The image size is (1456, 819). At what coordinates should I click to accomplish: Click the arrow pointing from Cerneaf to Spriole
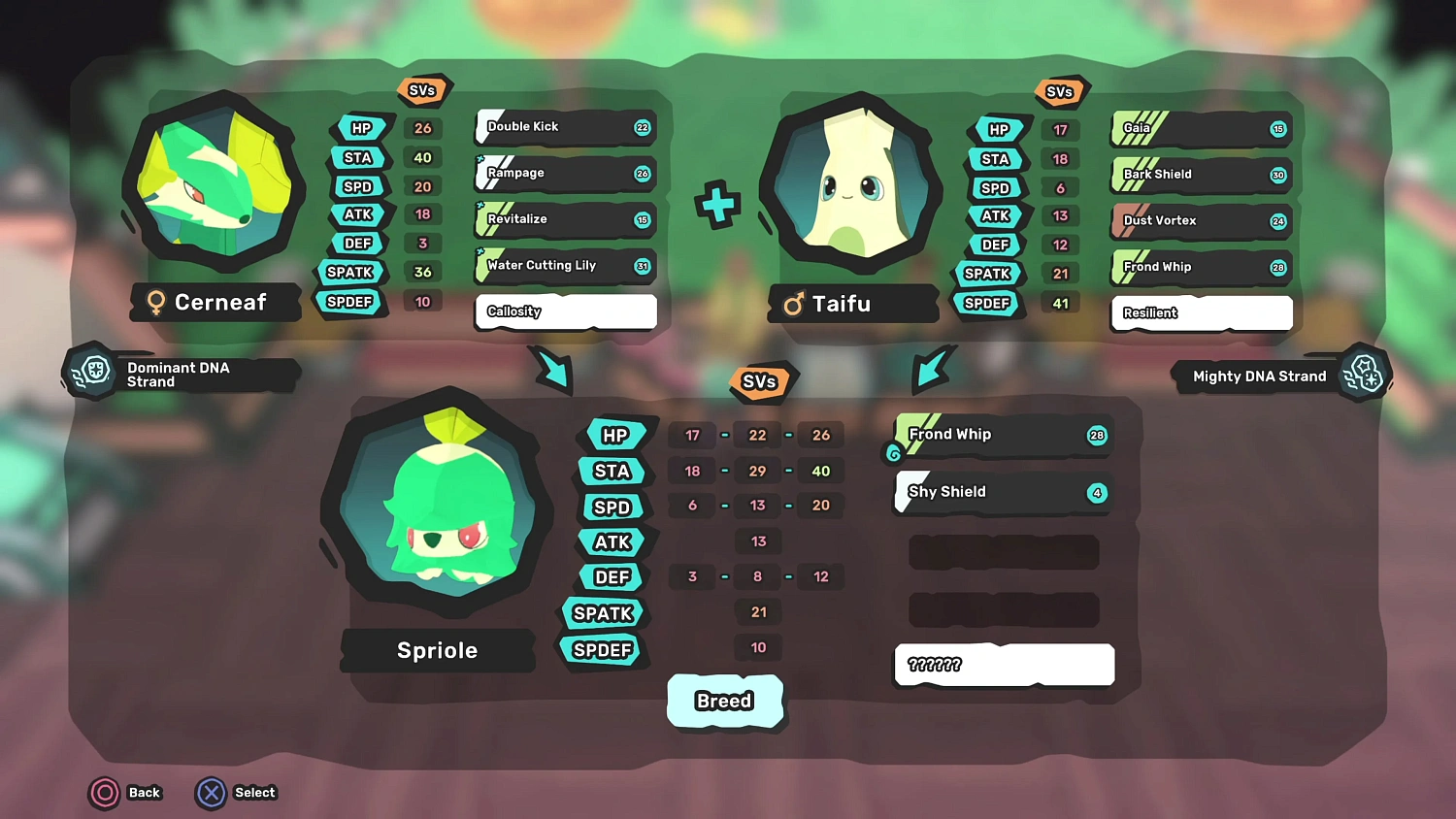553,372
